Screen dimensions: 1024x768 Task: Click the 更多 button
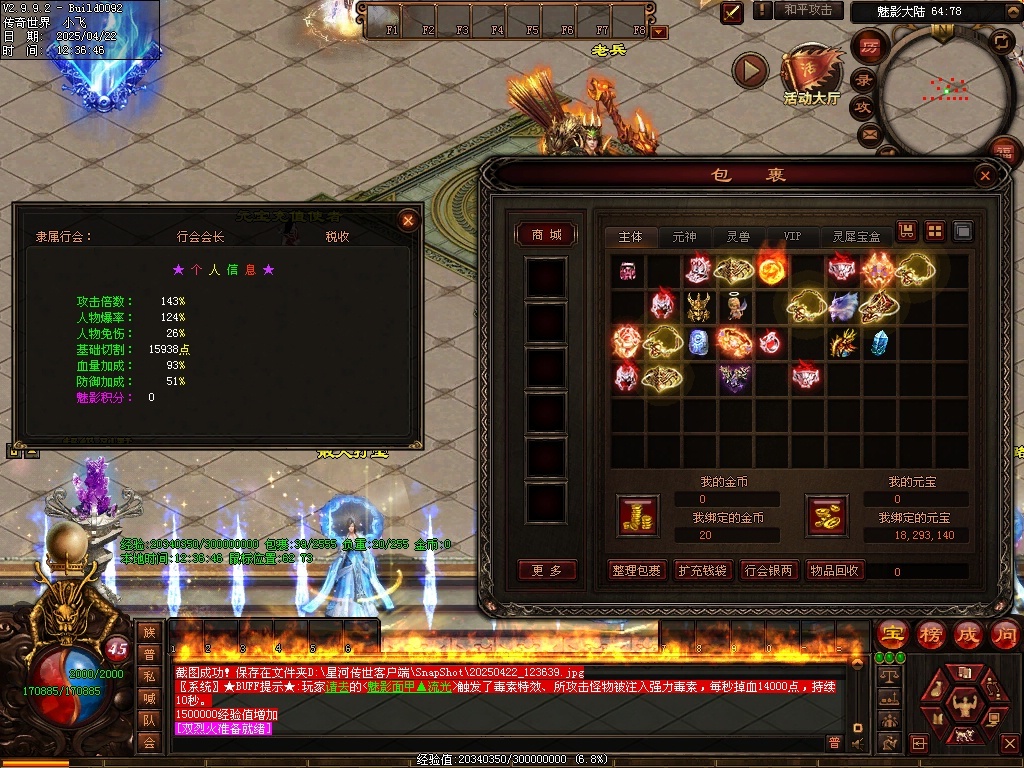[x=547, y=570]
